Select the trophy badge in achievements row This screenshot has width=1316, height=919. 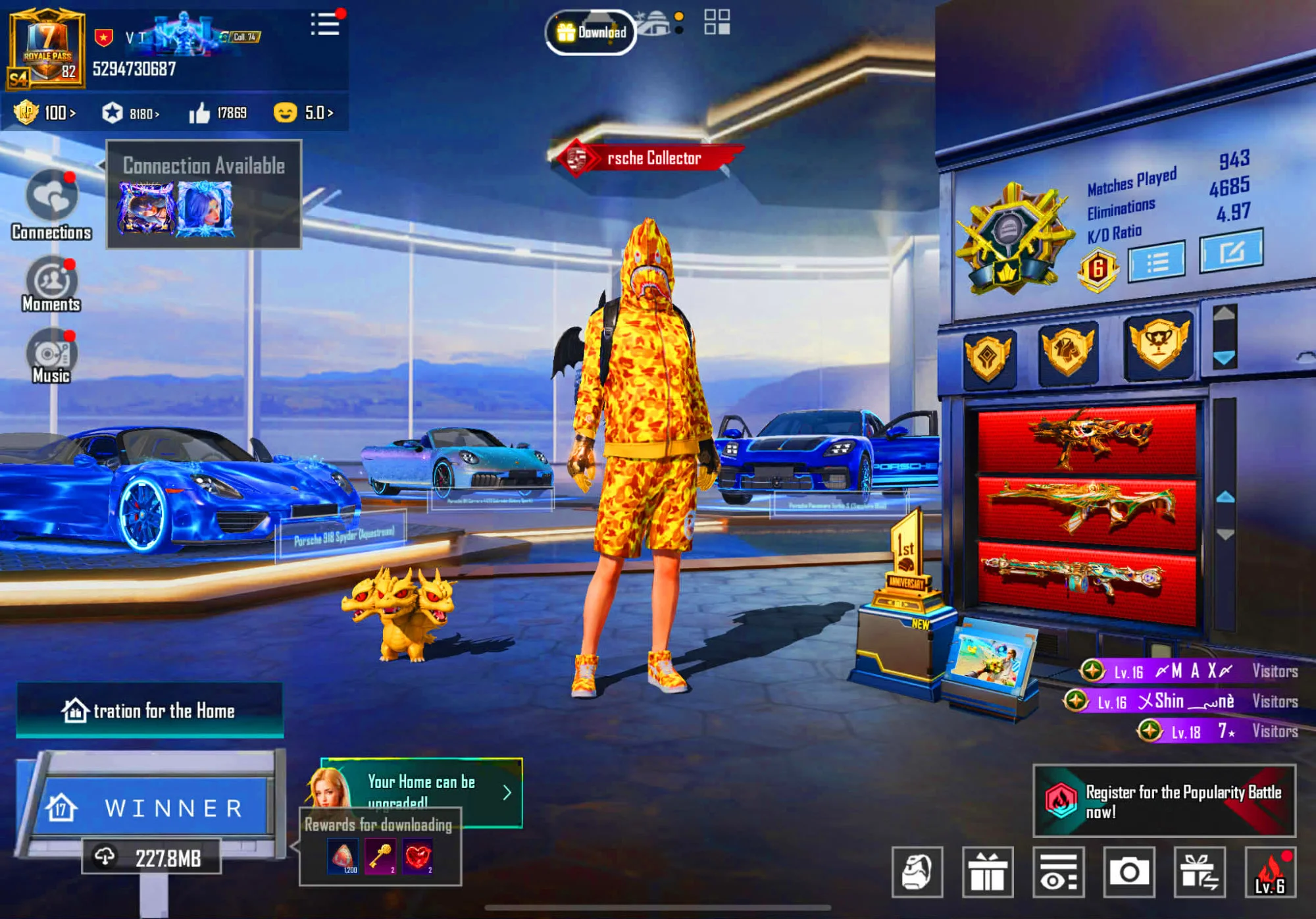click(x=1158, y=344)
